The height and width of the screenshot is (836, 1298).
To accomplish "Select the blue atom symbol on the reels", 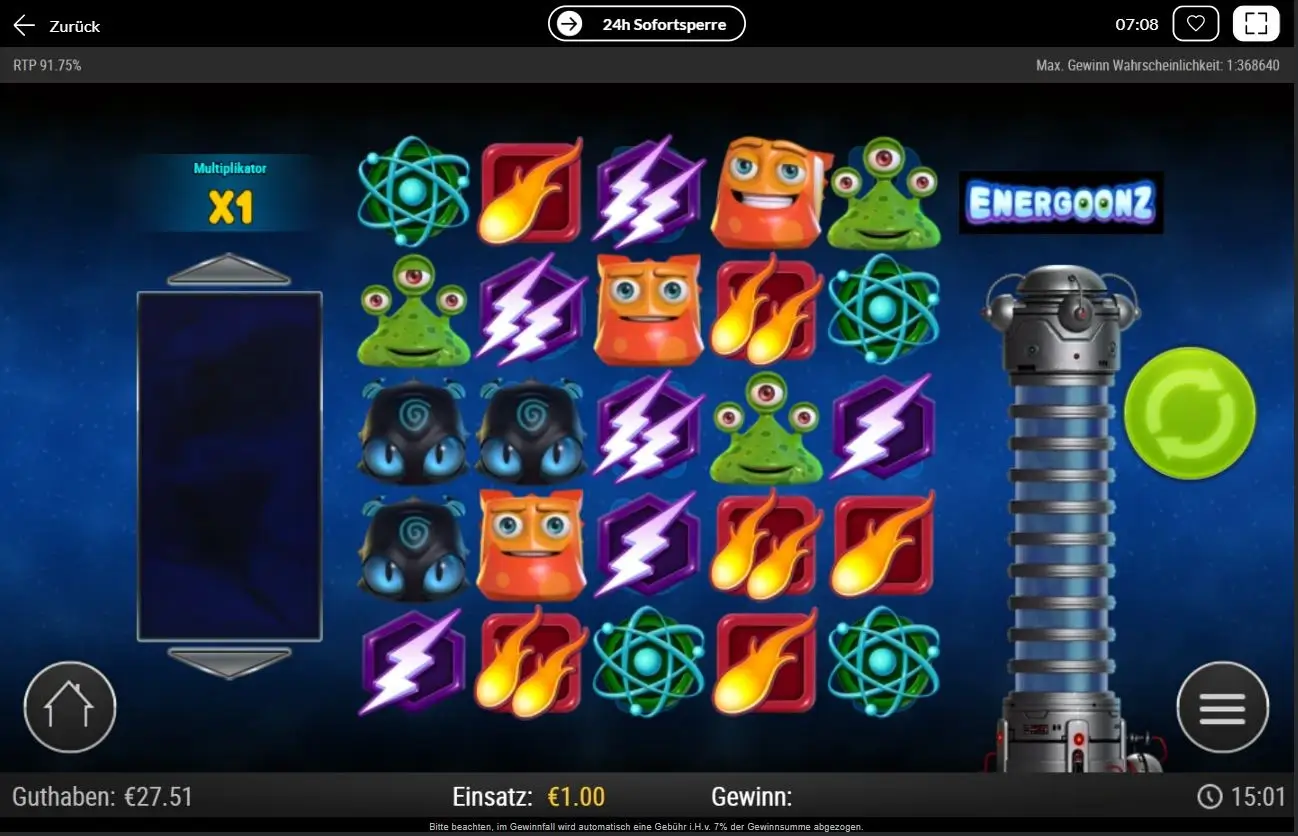I will [x=414, y=193].
